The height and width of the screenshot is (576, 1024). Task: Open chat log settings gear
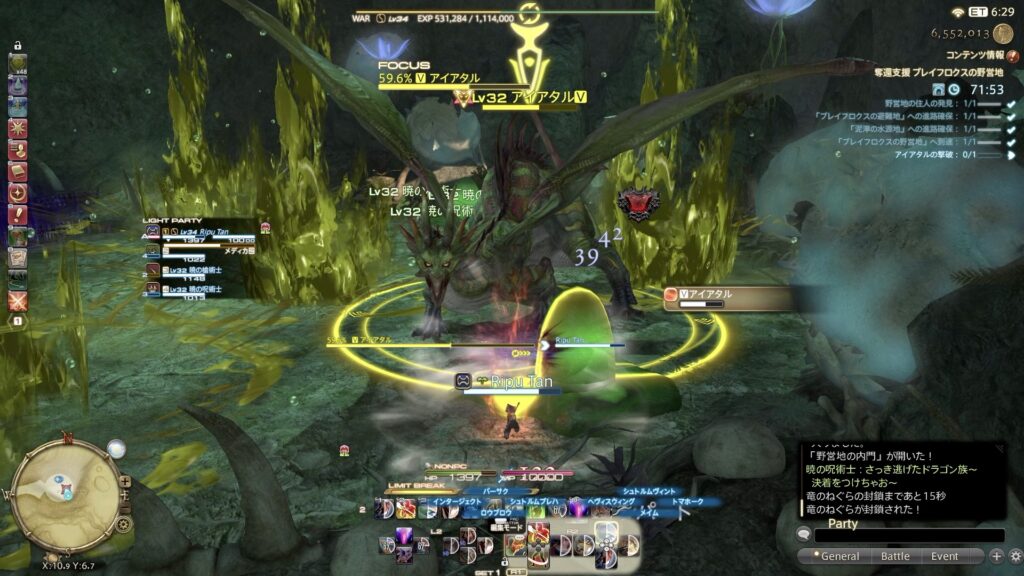click(1014, 556)
